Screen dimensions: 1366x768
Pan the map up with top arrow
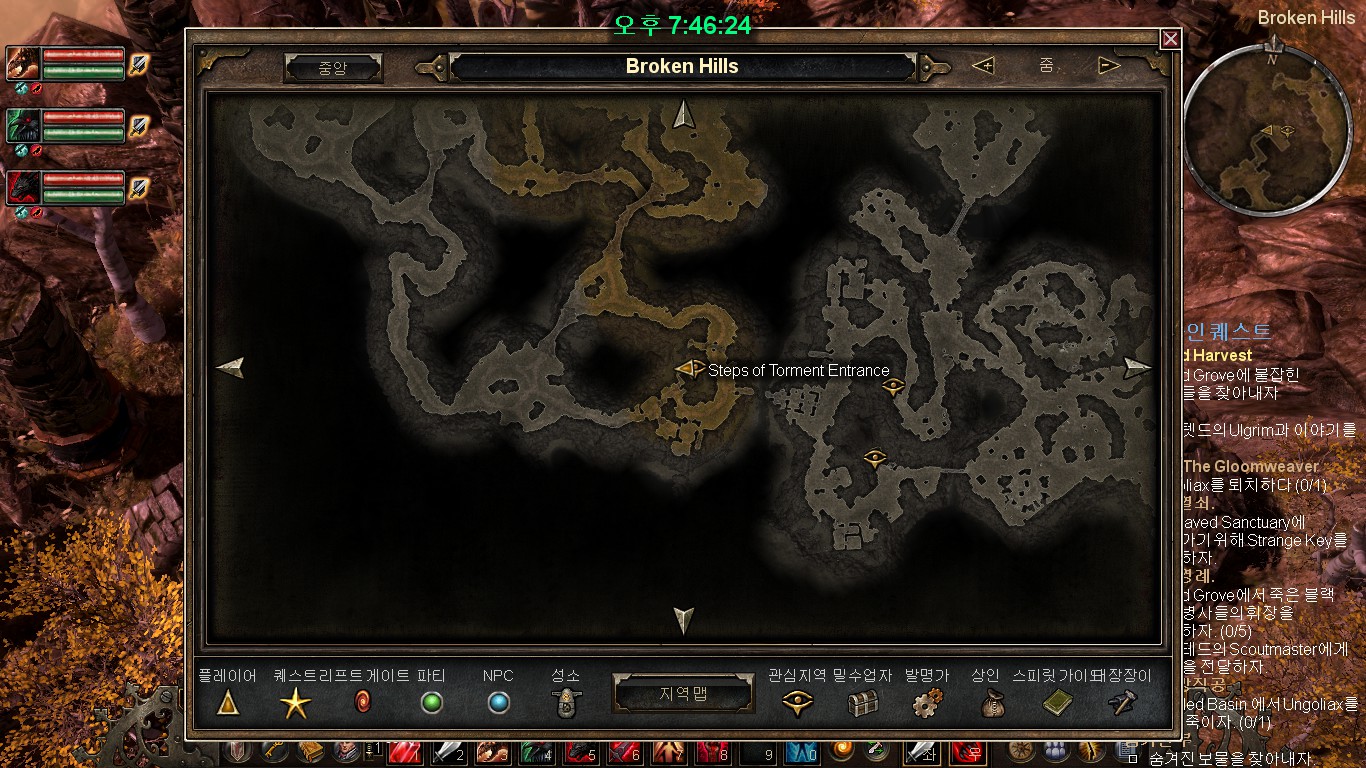pos(684,115)
